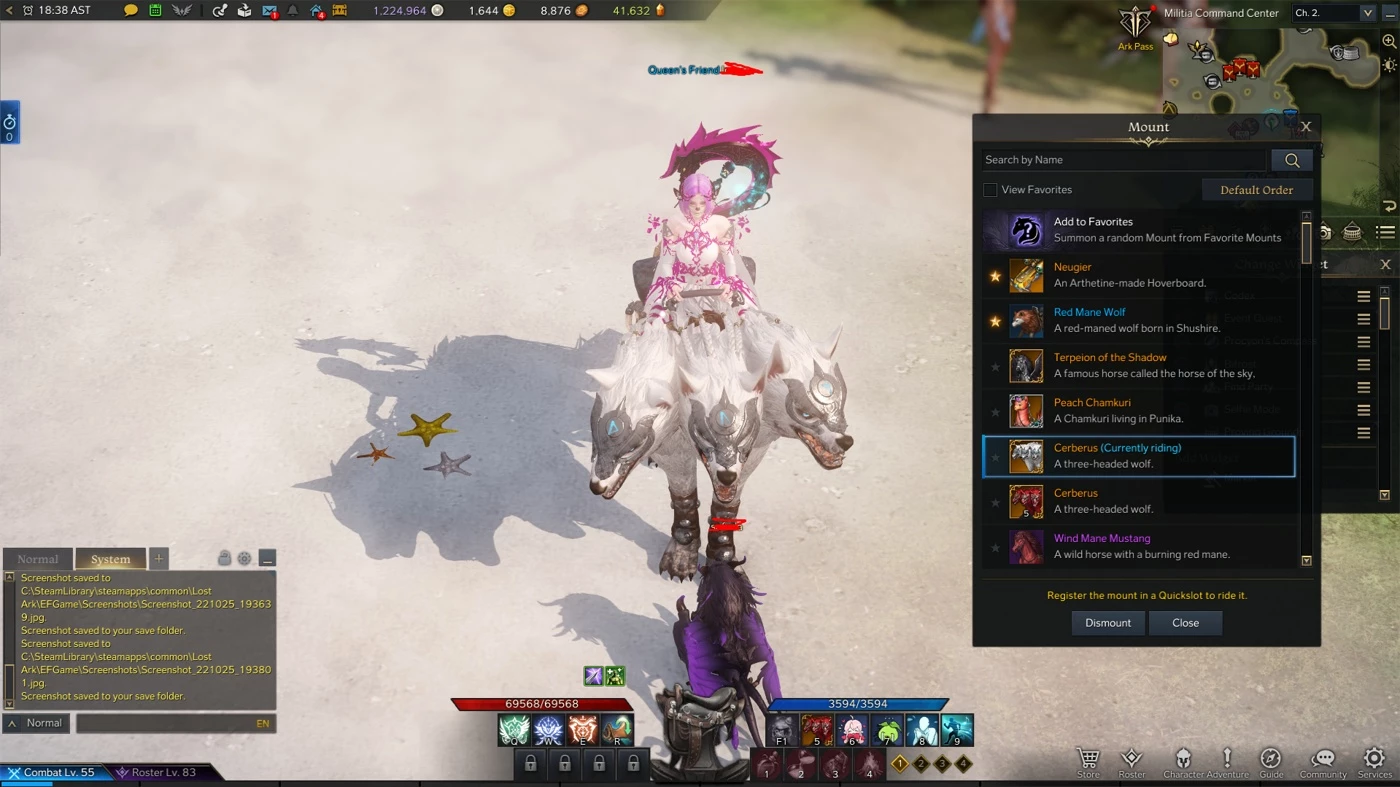Screen dimensions: 1400x787
Task: Select Terpeion of the Shadow mount
Action: (1138, 365)
